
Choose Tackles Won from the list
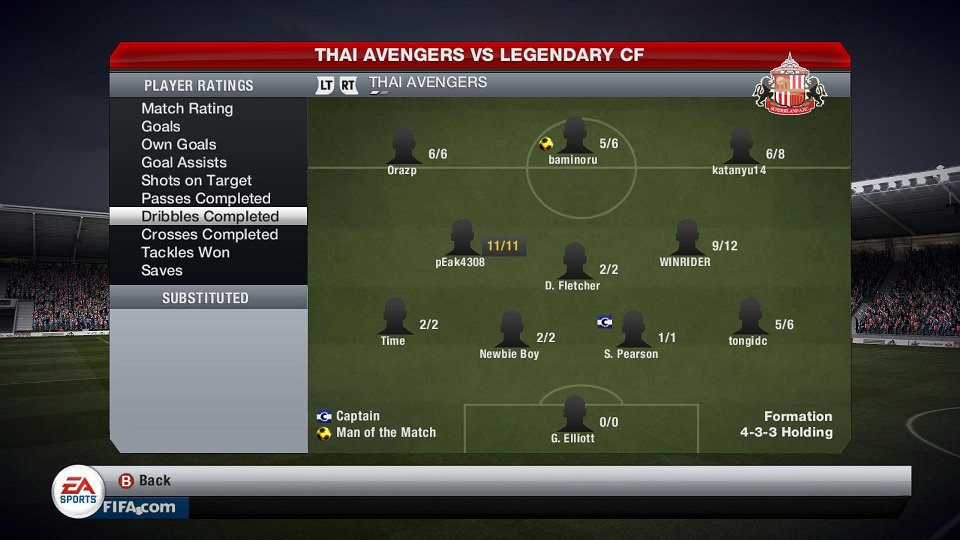pos(185,252)
